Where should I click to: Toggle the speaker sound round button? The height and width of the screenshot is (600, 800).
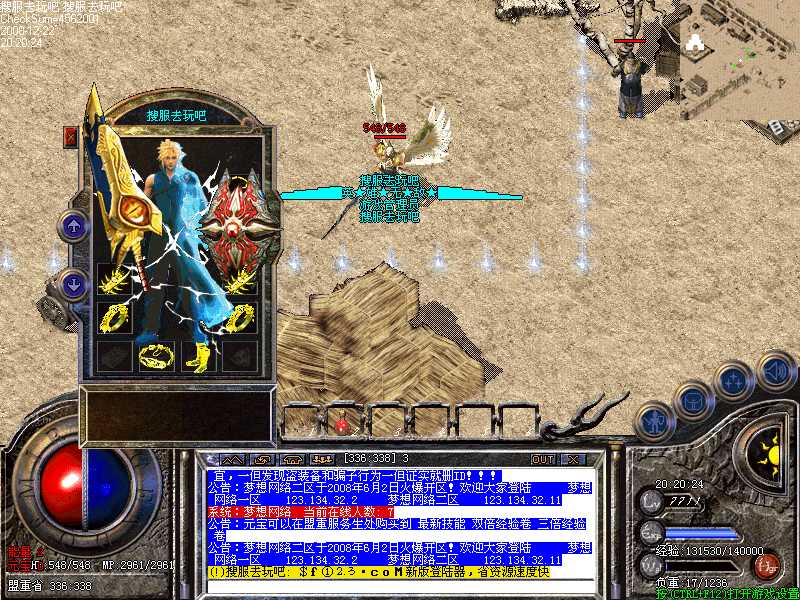(774, 371)
